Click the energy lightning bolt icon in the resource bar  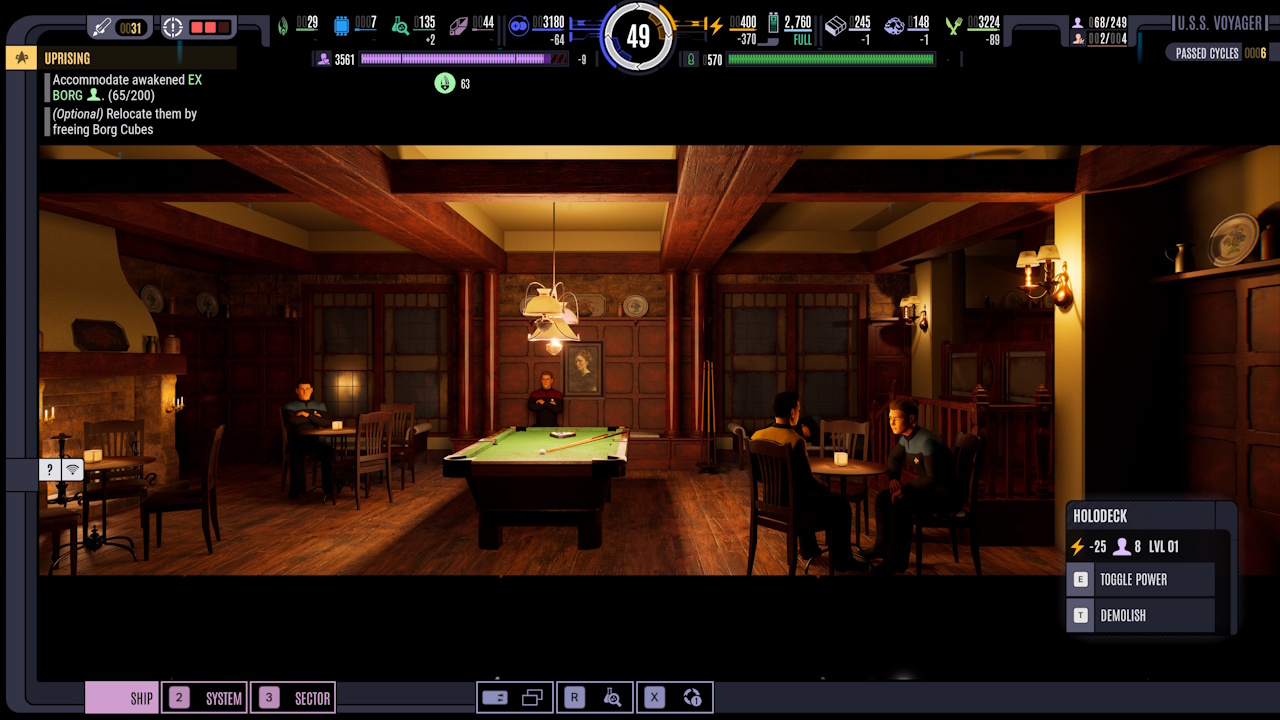(x=715, y=23)
